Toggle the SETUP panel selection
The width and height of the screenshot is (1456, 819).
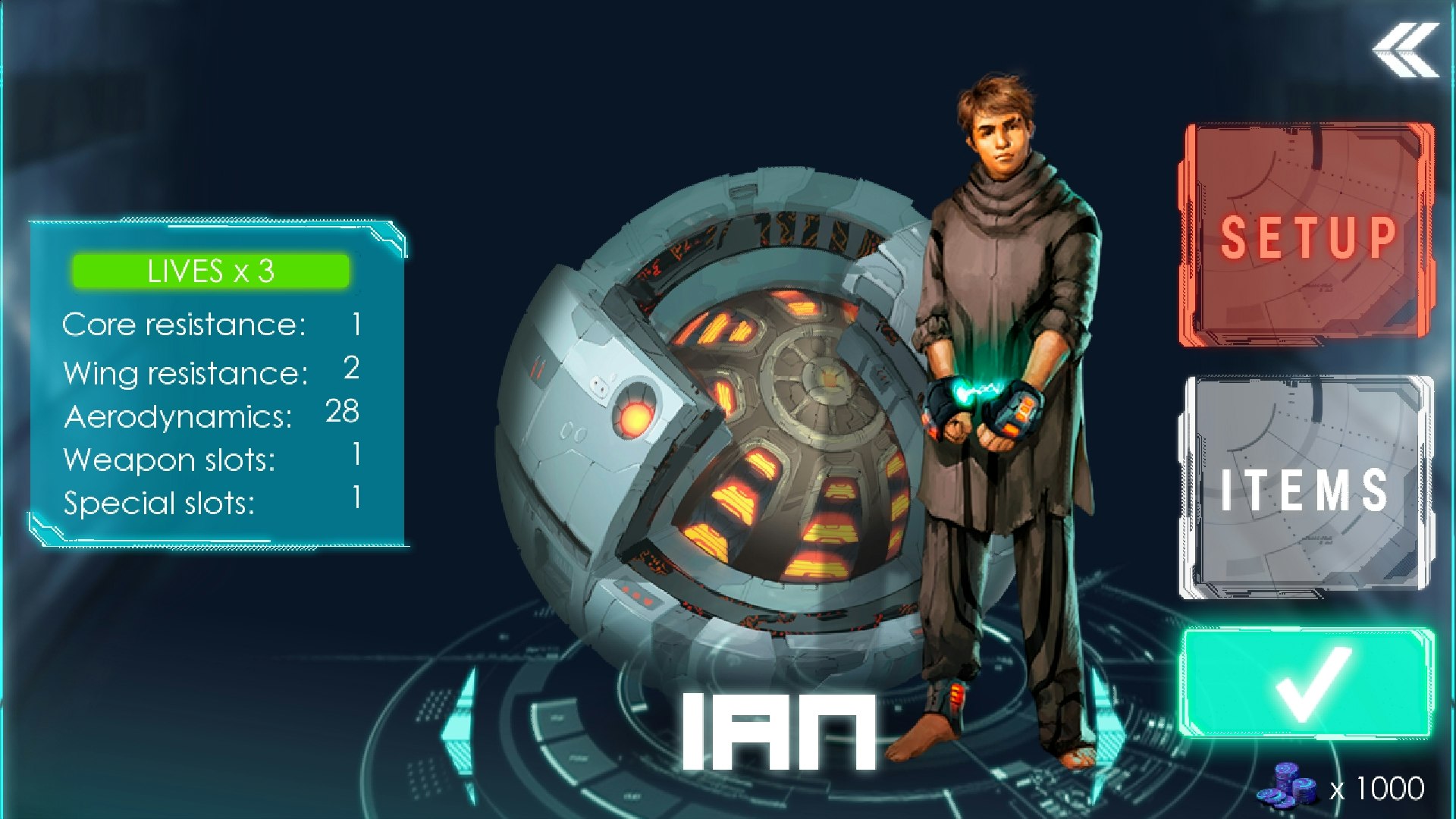(x=1303, y=235)
